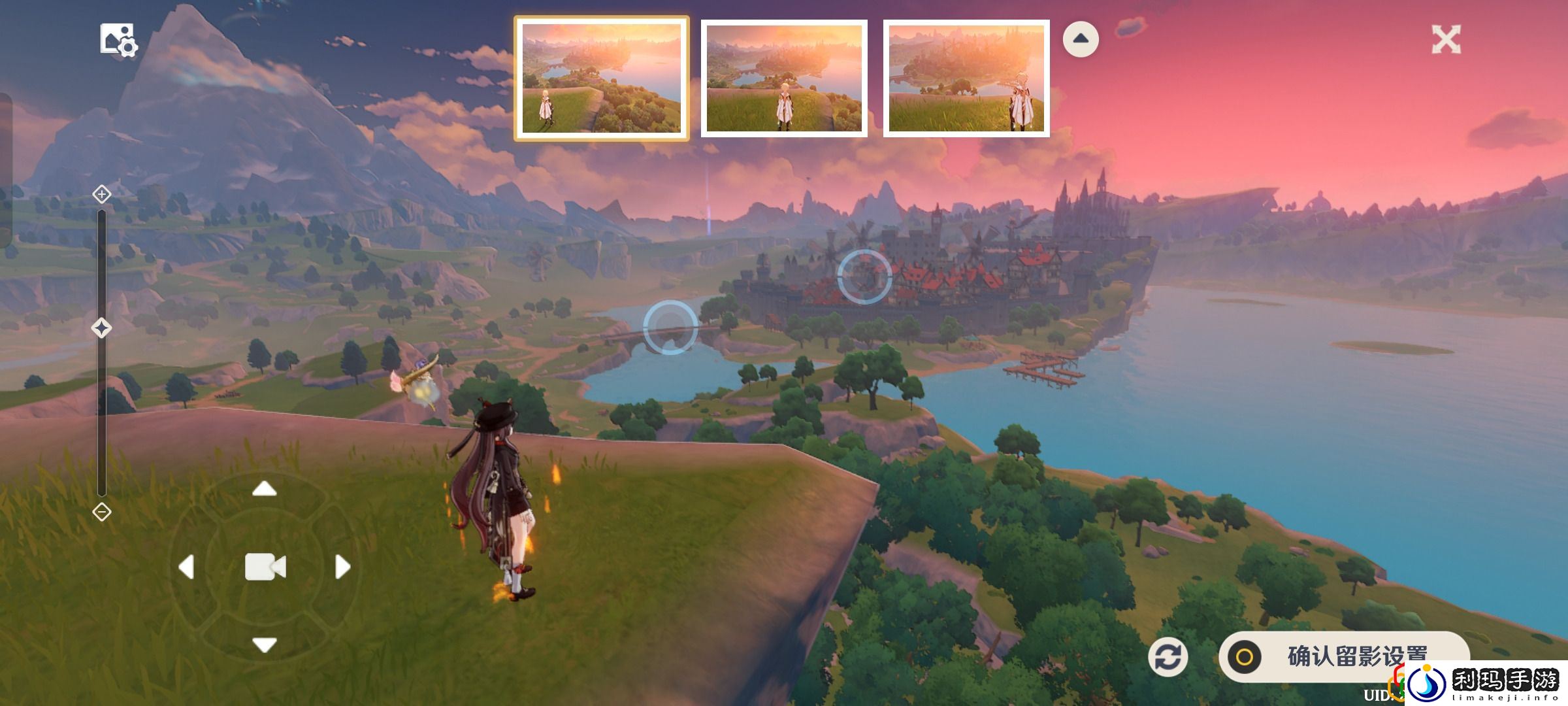Collapse the thumbnail strip with the arrow button
1568x706 pixels.
point(1081,39)
